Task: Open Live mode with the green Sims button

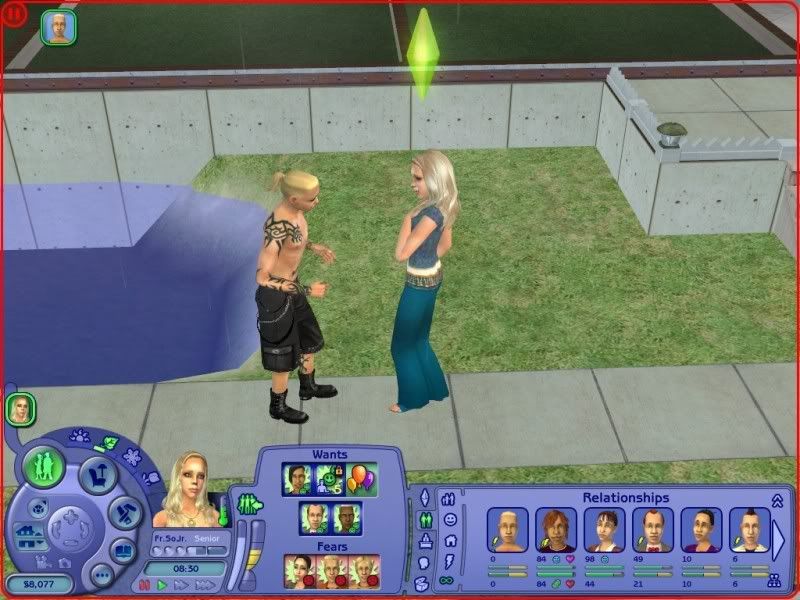Action: [x=44, y=467]
